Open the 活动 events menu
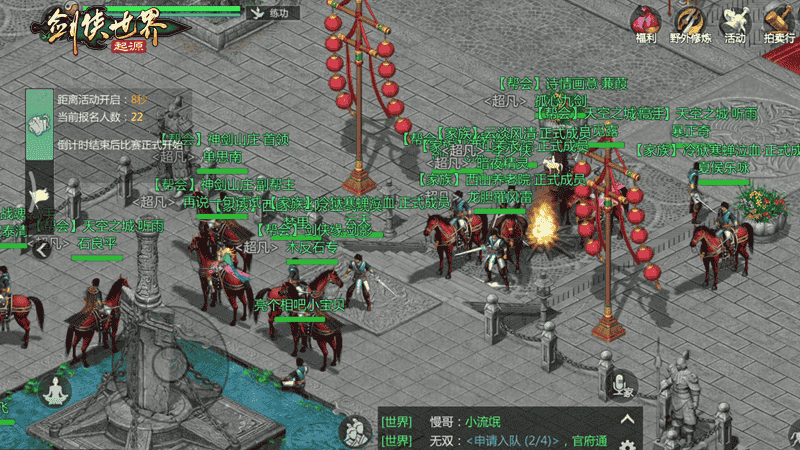Viewport: 800px width, 450px height. click(x=735, y=22)
